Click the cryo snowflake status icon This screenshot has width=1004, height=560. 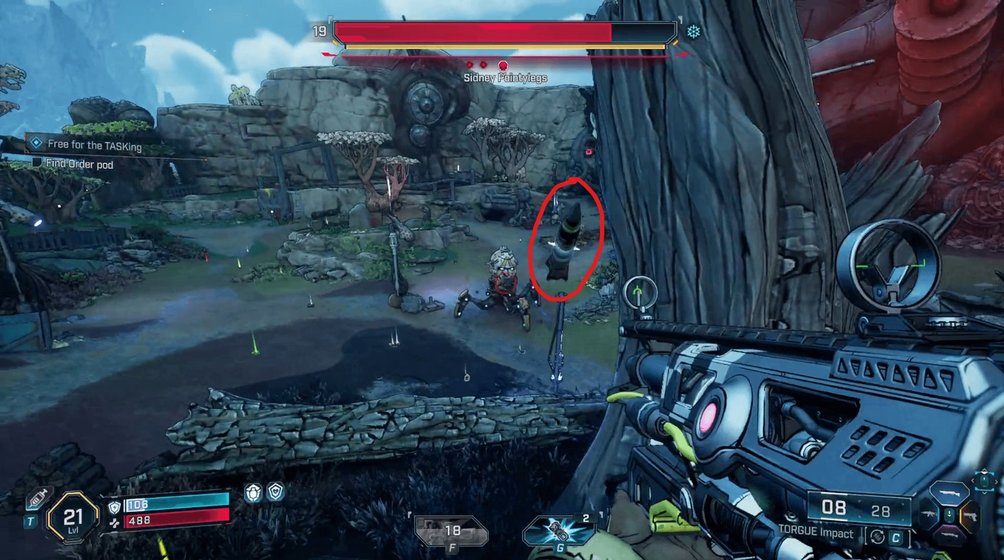[x=692, y=31]
